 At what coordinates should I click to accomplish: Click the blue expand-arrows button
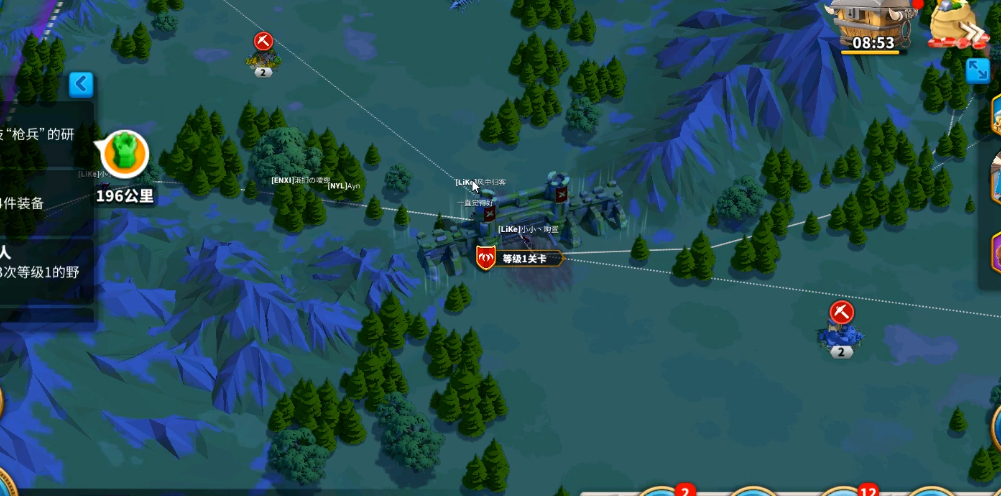point(977,70)
